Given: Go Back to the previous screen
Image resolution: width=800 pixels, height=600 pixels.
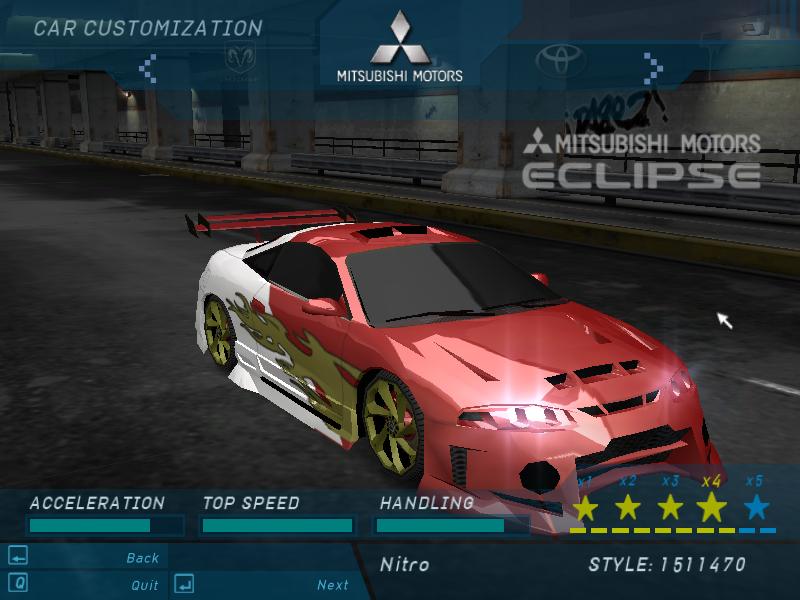Looking at the screenshot, I should [x=143, y=558].
